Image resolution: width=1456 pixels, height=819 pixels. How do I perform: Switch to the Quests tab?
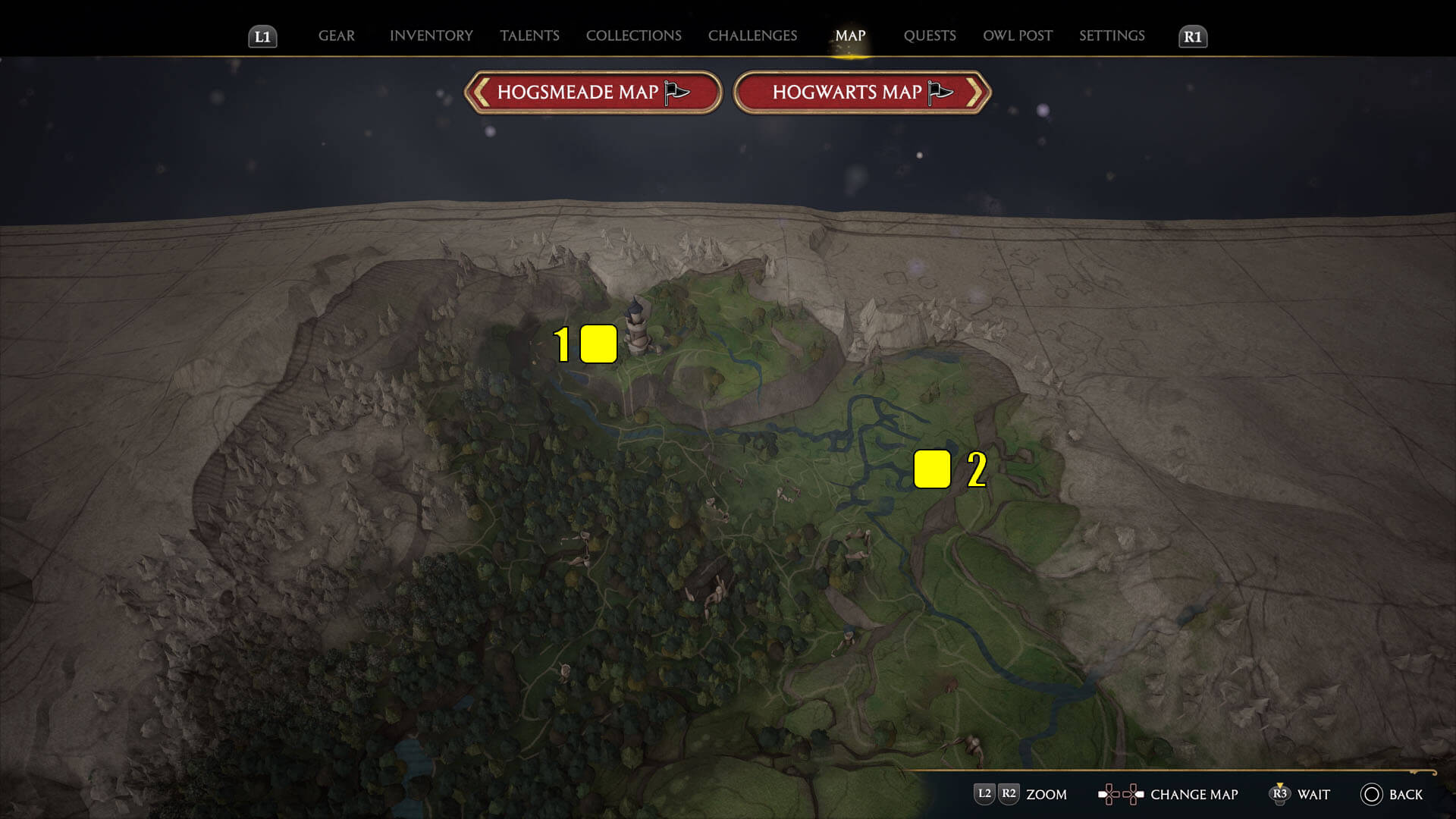click(930, 35)
